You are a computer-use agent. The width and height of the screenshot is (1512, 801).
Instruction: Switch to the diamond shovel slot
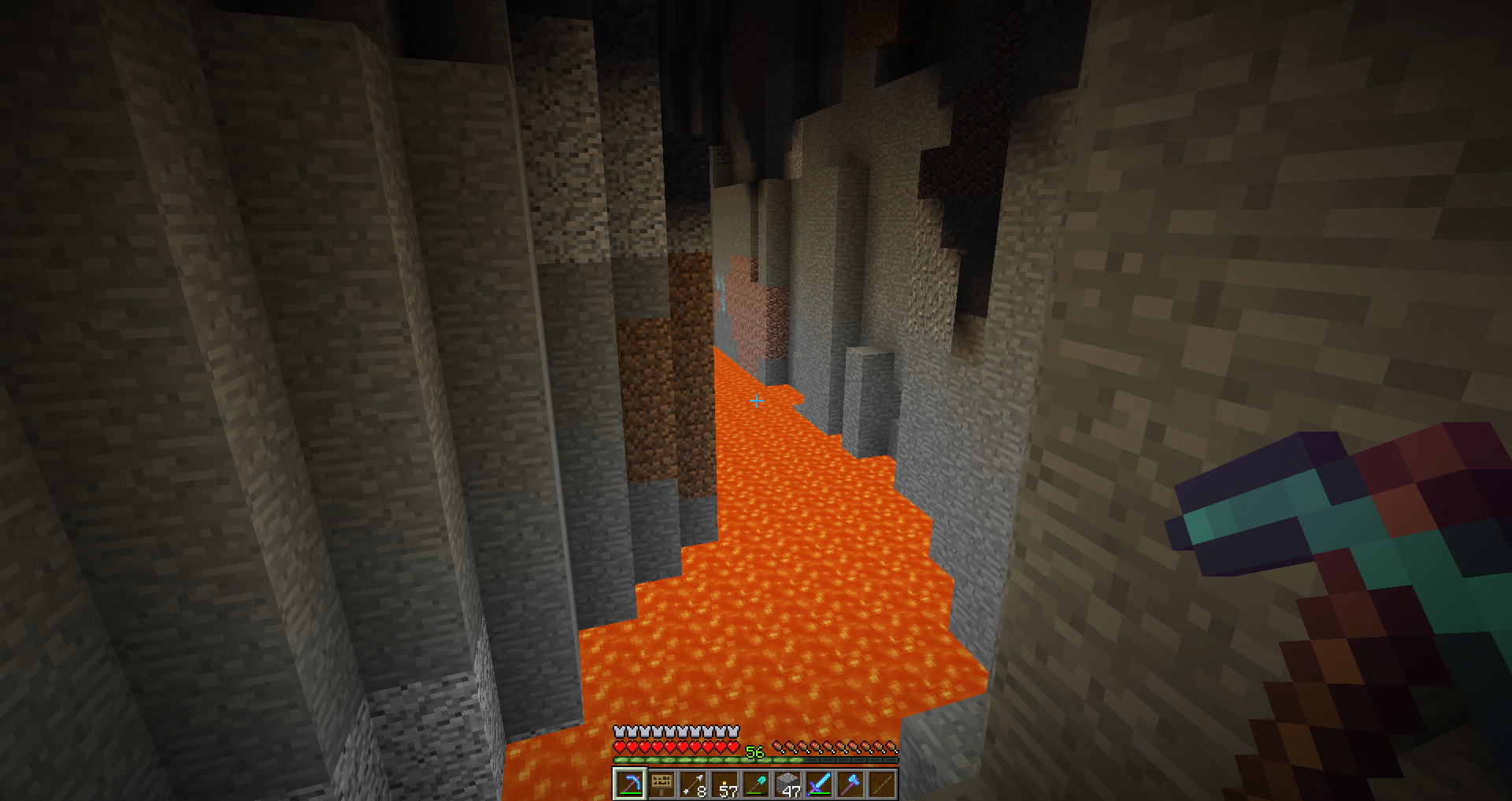[x=756, y=784]
